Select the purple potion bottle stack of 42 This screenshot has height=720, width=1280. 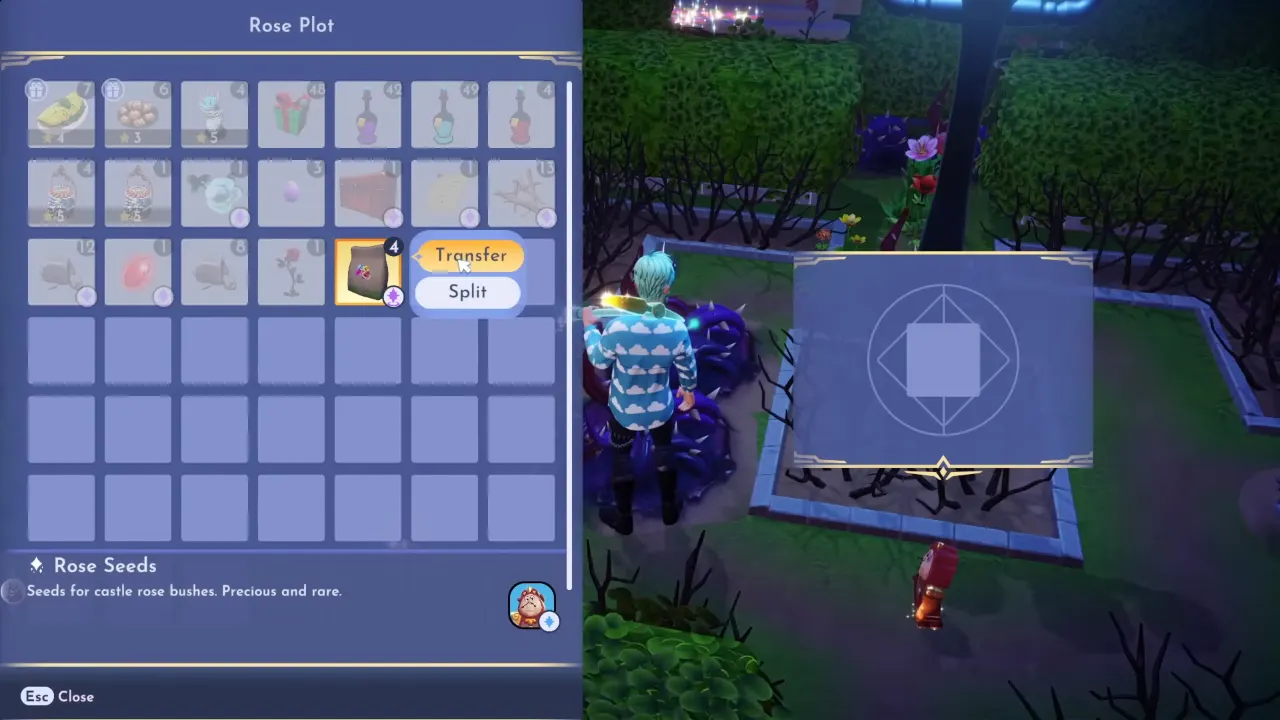click(368, 113)
